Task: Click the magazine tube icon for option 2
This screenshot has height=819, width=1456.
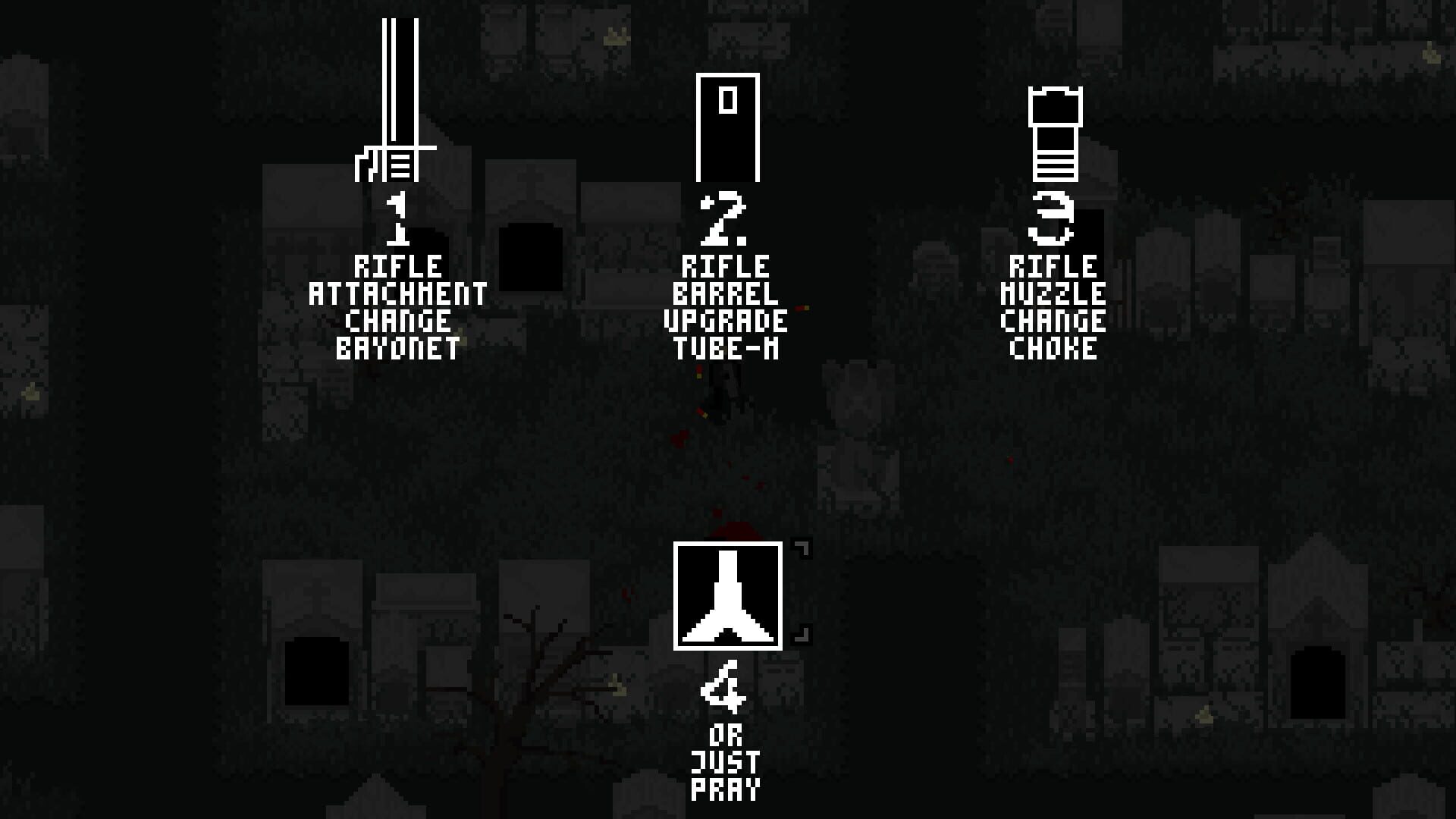Action: pos(727,127)
